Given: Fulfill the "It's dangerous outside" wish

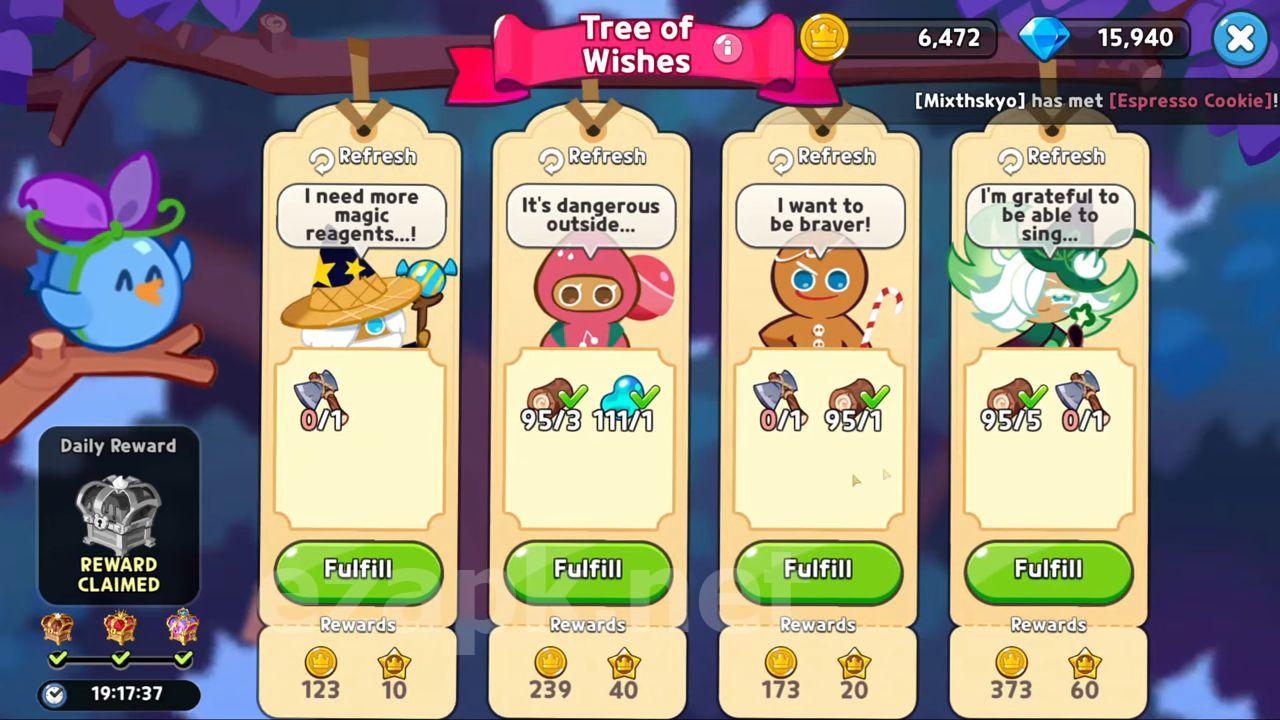Looking at the screenshot, I should tap(588, 570).
